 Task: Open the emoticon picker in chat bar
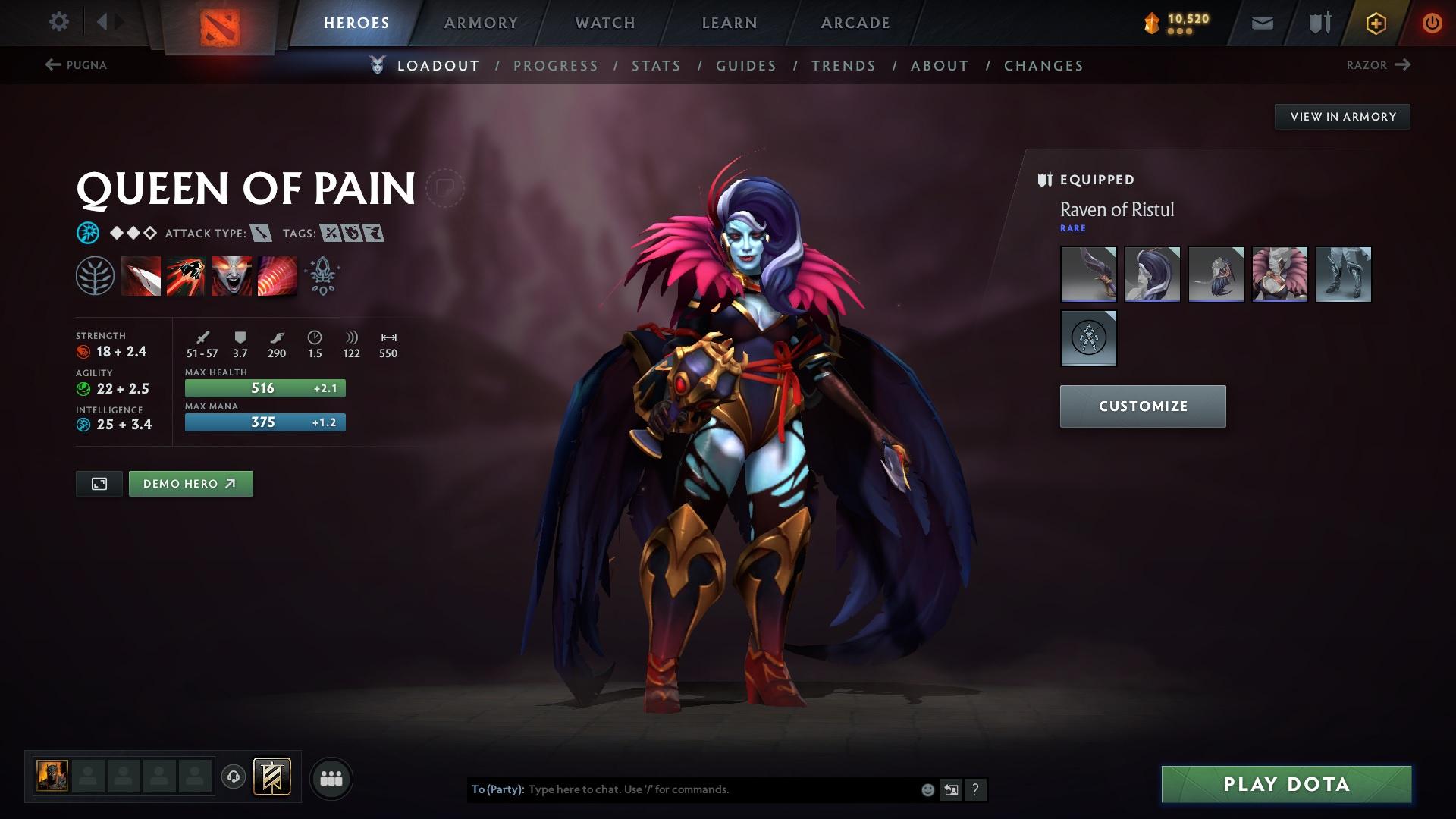(x=927, y=789)
